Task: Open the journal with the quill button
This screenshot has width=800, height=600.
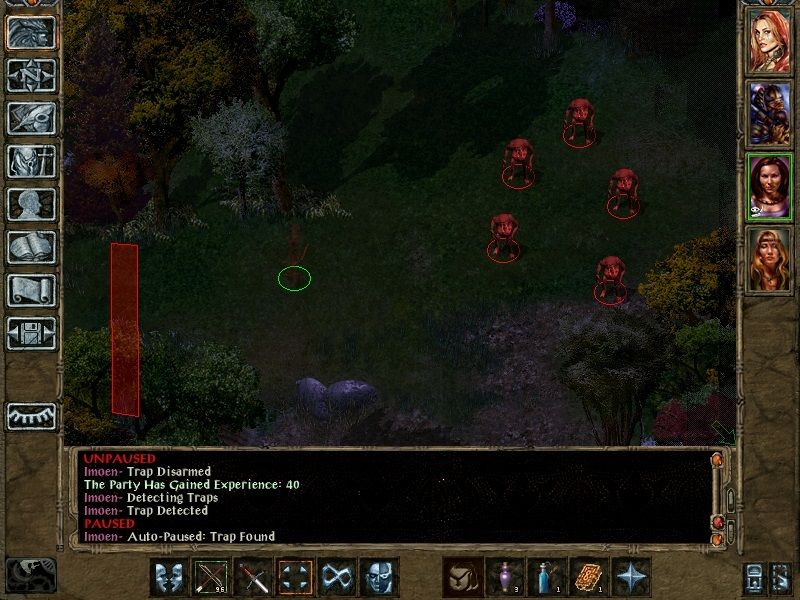Action: point(31,119)
